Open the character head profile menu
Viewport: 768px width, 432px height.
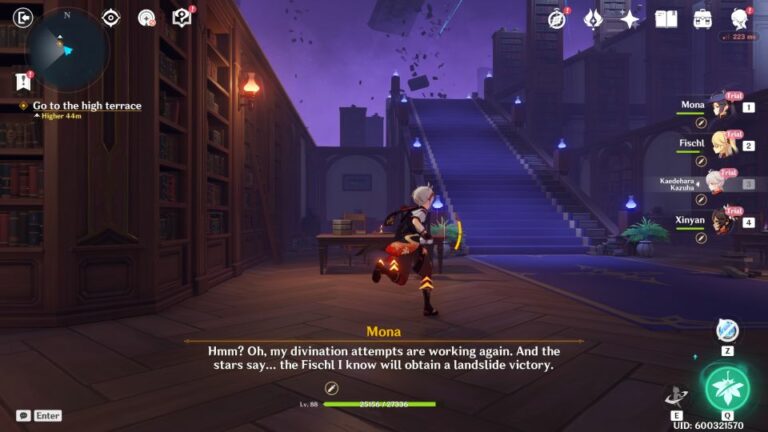coord(740,19)
